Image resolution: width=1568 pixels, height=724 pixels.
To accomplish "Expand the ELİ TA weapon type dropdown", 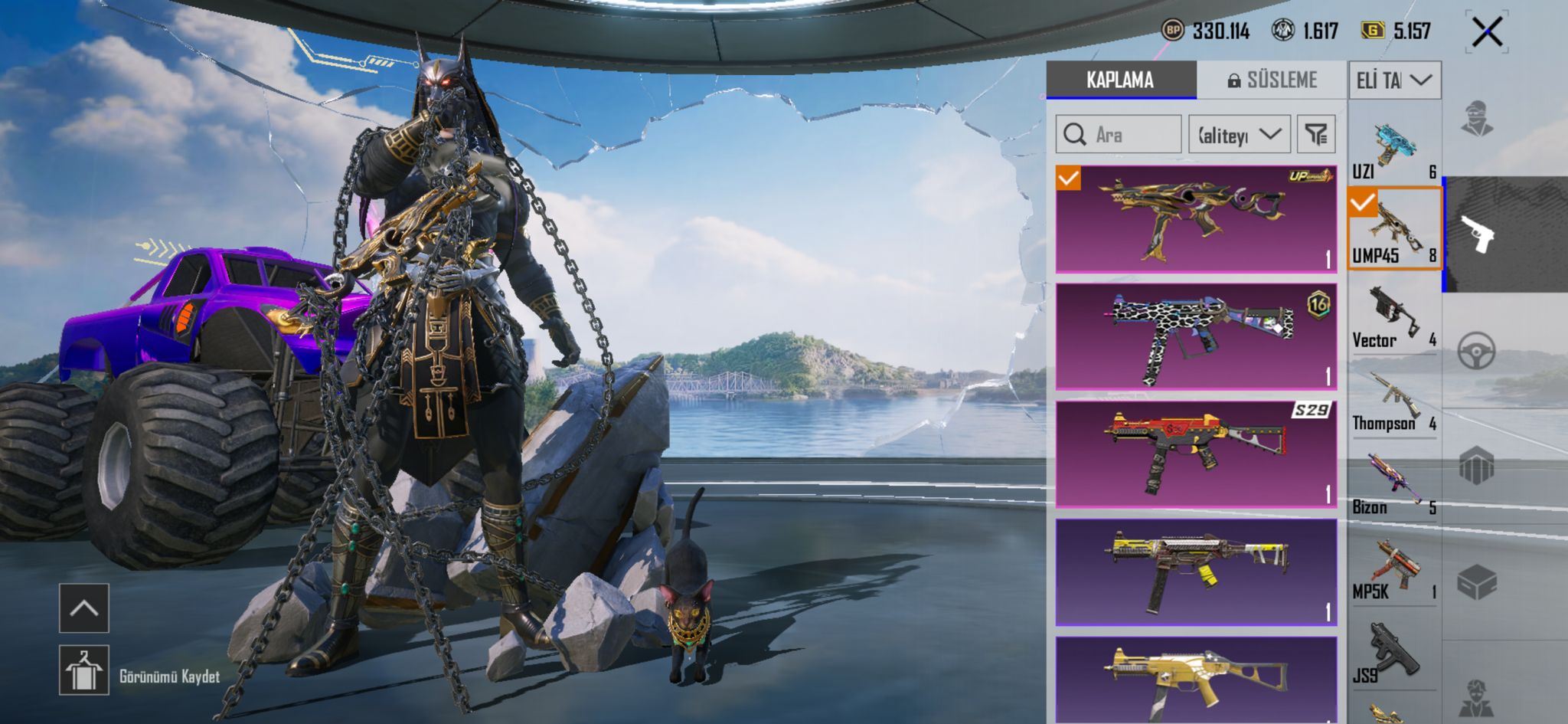I will (x=1394, y=80).
